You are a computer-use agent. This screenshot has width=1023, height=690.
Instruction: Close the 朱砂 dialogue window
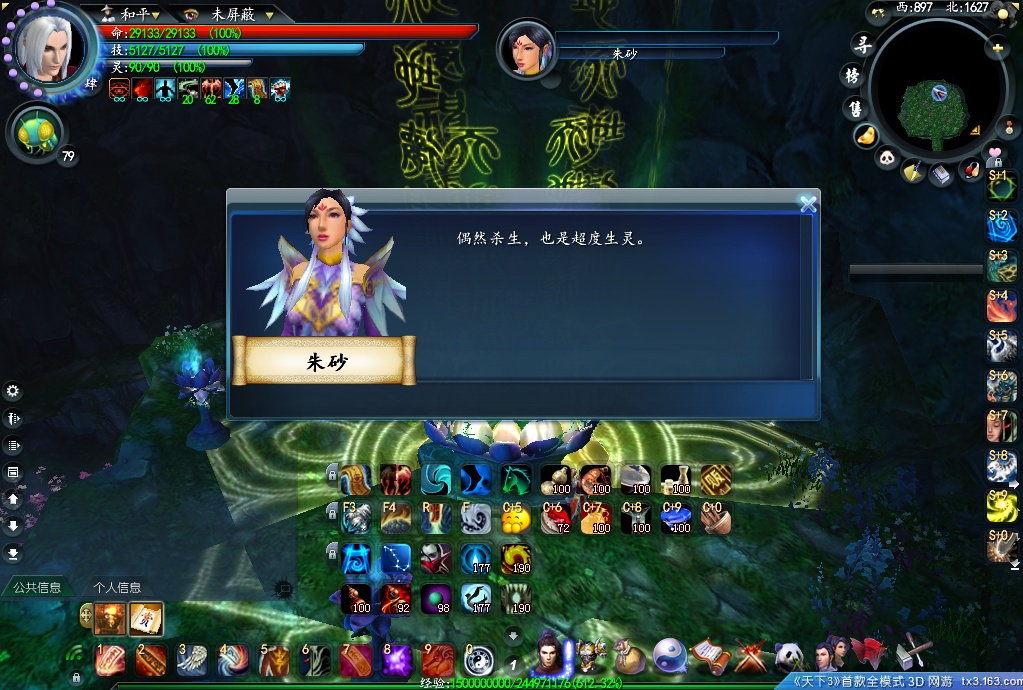(x=808, y=205)
